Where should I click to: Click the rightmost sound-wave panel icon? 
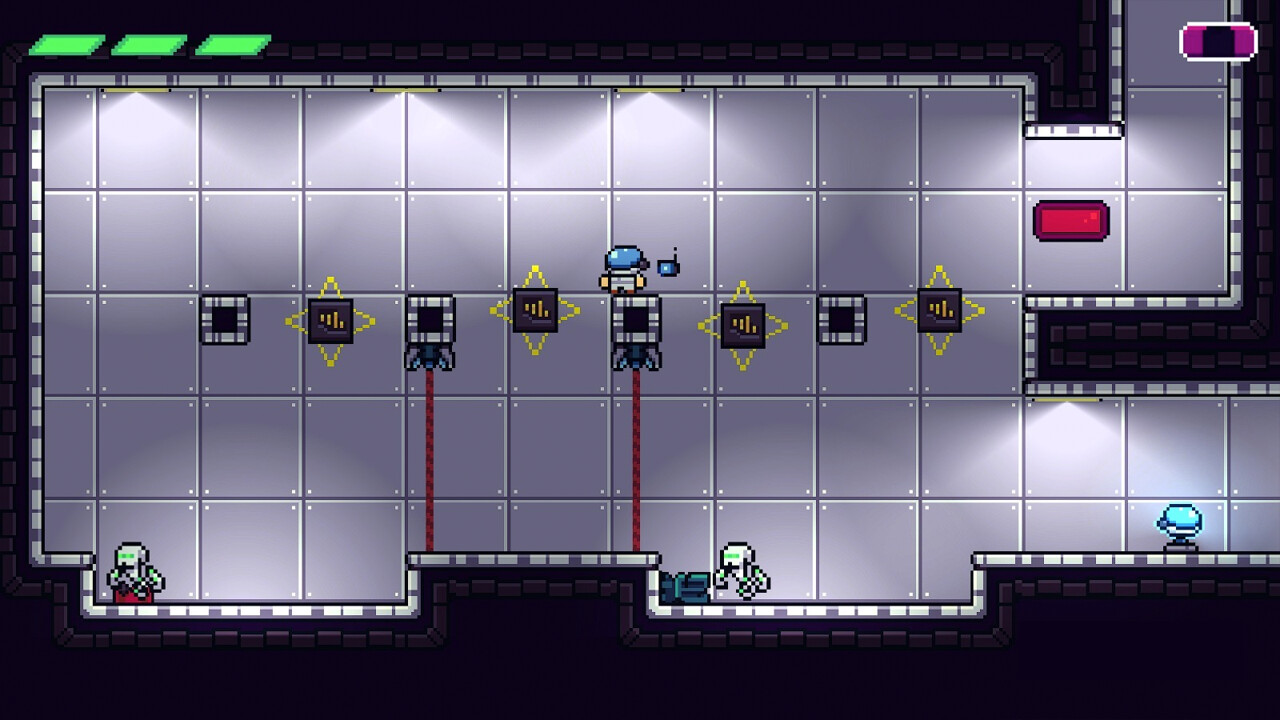[940, 310]
